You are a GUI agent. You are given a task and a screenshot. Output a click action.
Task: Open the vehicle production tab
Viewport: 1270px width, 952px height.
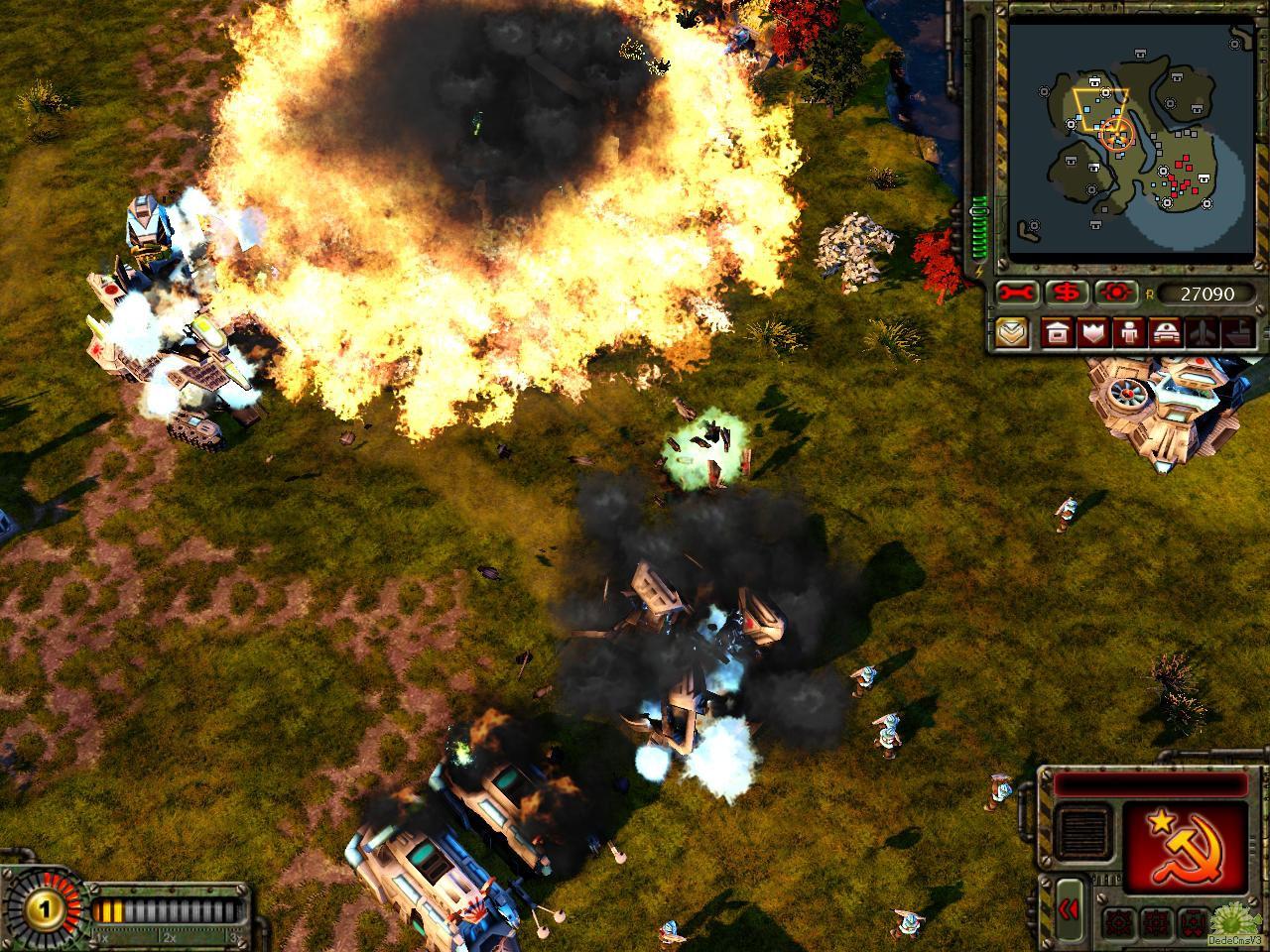point(1164,332)
